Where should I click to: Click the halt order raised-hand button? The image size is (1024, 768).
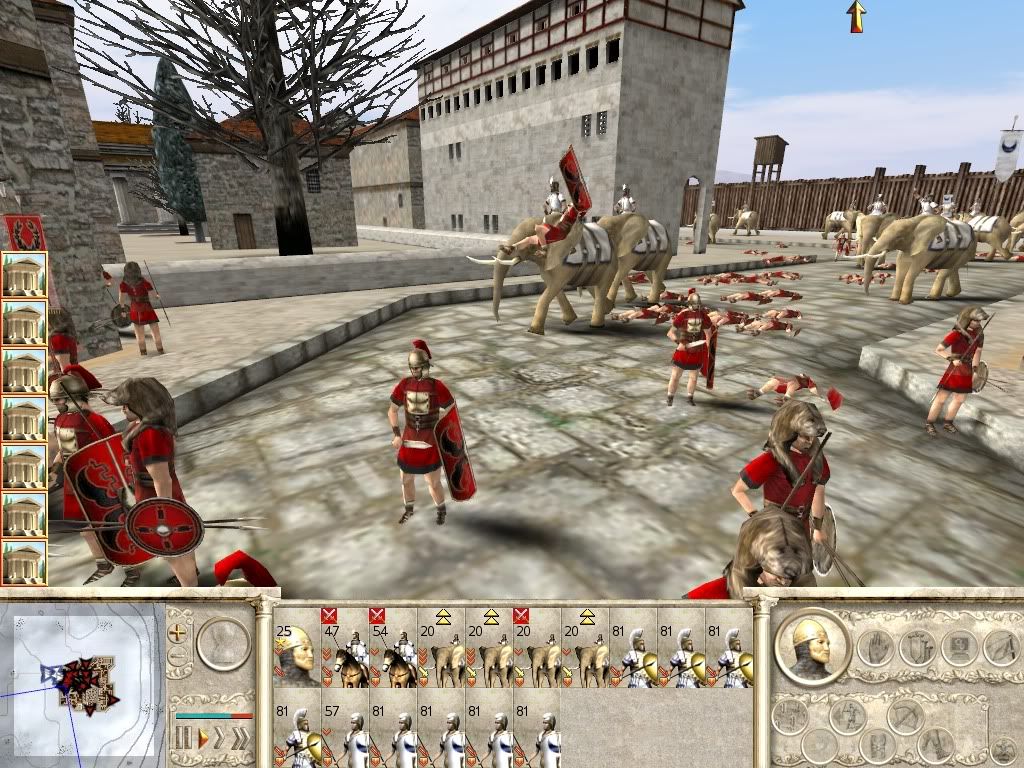click(x=873, y=647)
